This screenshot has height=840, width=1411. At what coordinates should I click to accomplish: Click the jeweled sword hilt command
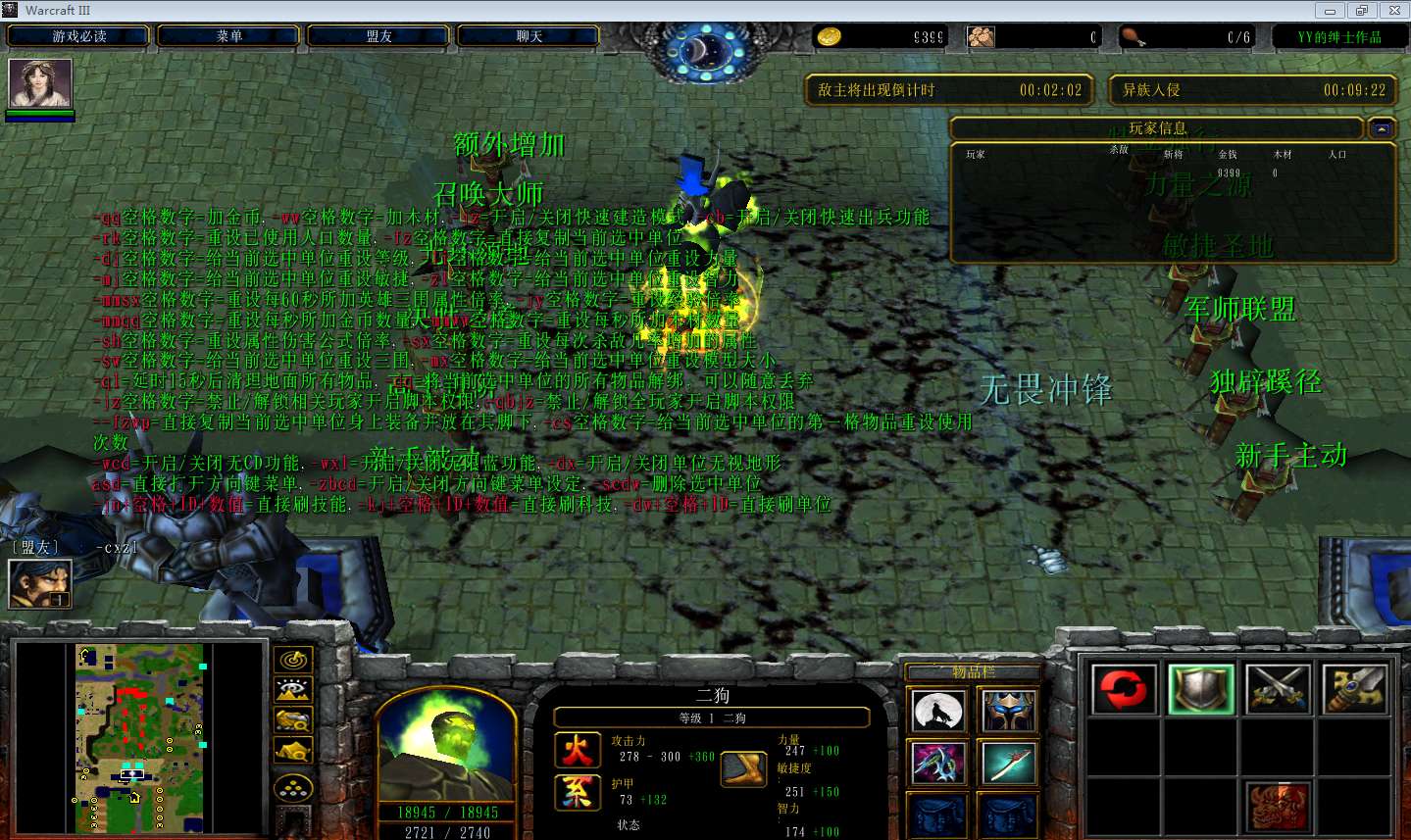pos(1354,689)
